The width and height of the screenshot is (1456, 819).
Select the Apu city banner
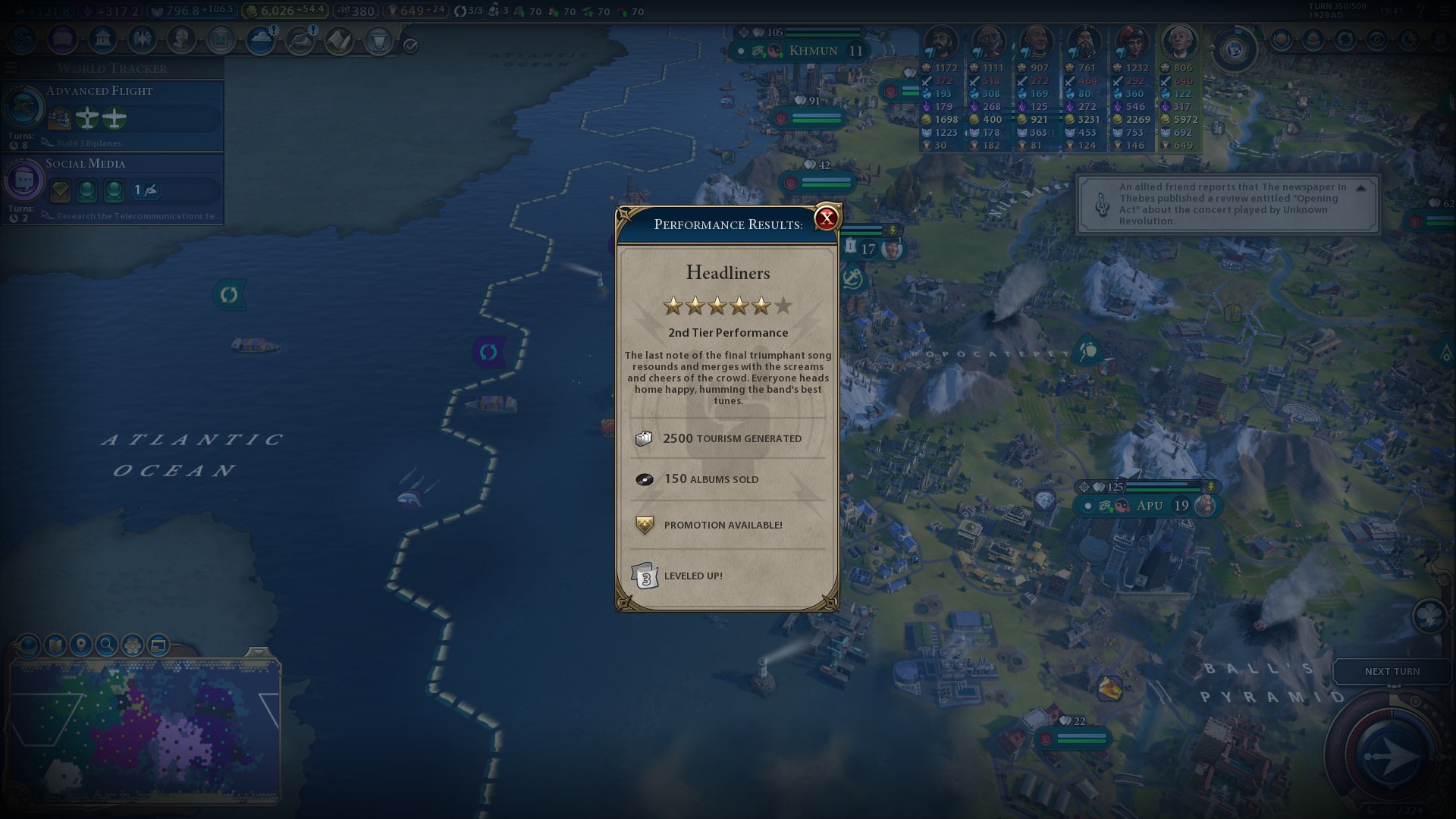[x=1149, y=506]
